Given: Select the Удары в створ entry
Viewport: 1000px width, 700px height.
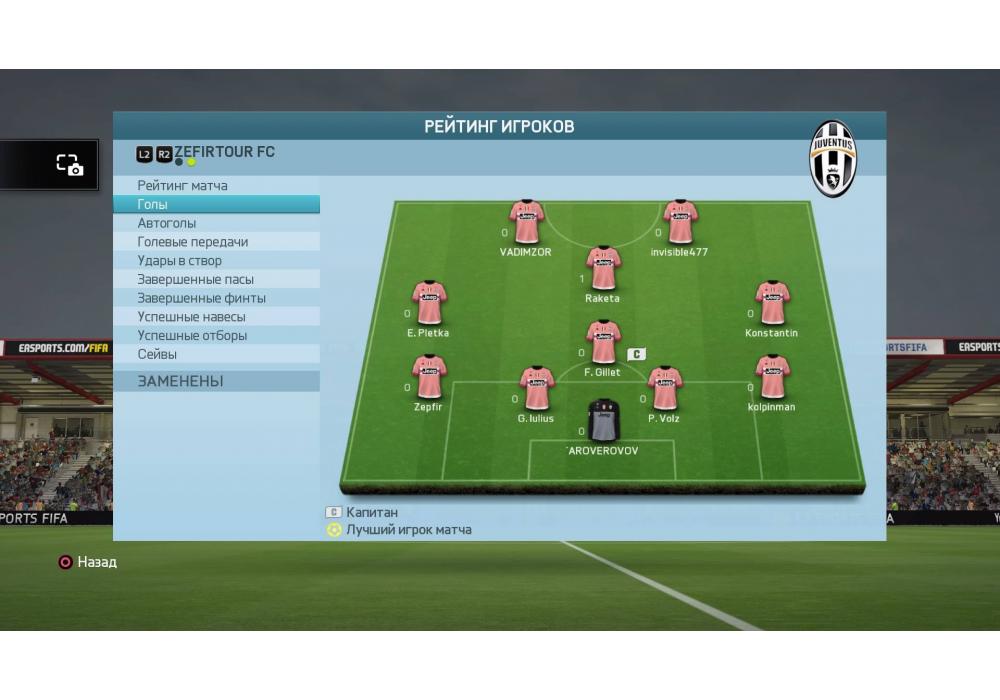Looking at the screenshot, I should coord(180,261).
